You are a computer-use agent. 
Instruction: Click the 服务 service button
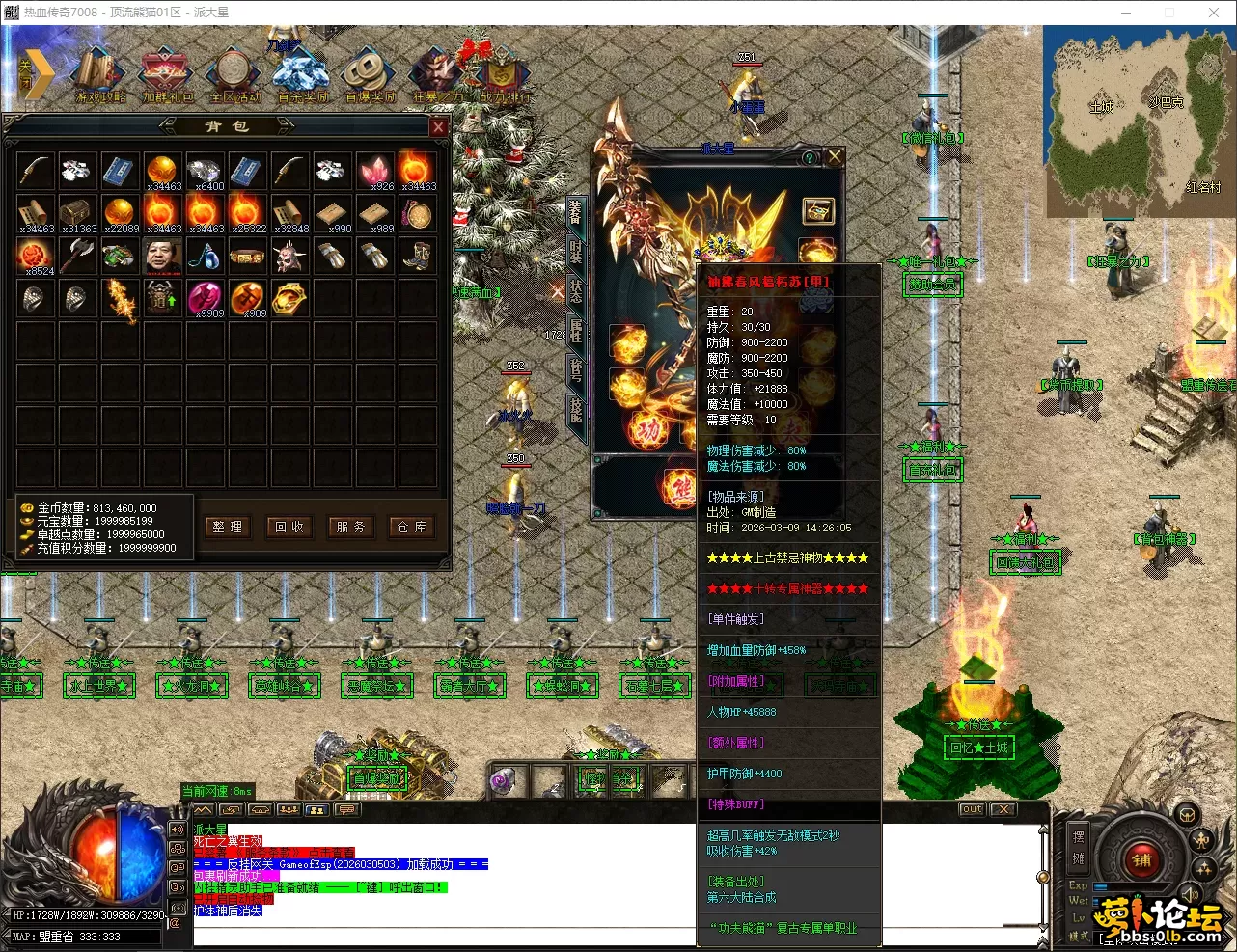350,527
